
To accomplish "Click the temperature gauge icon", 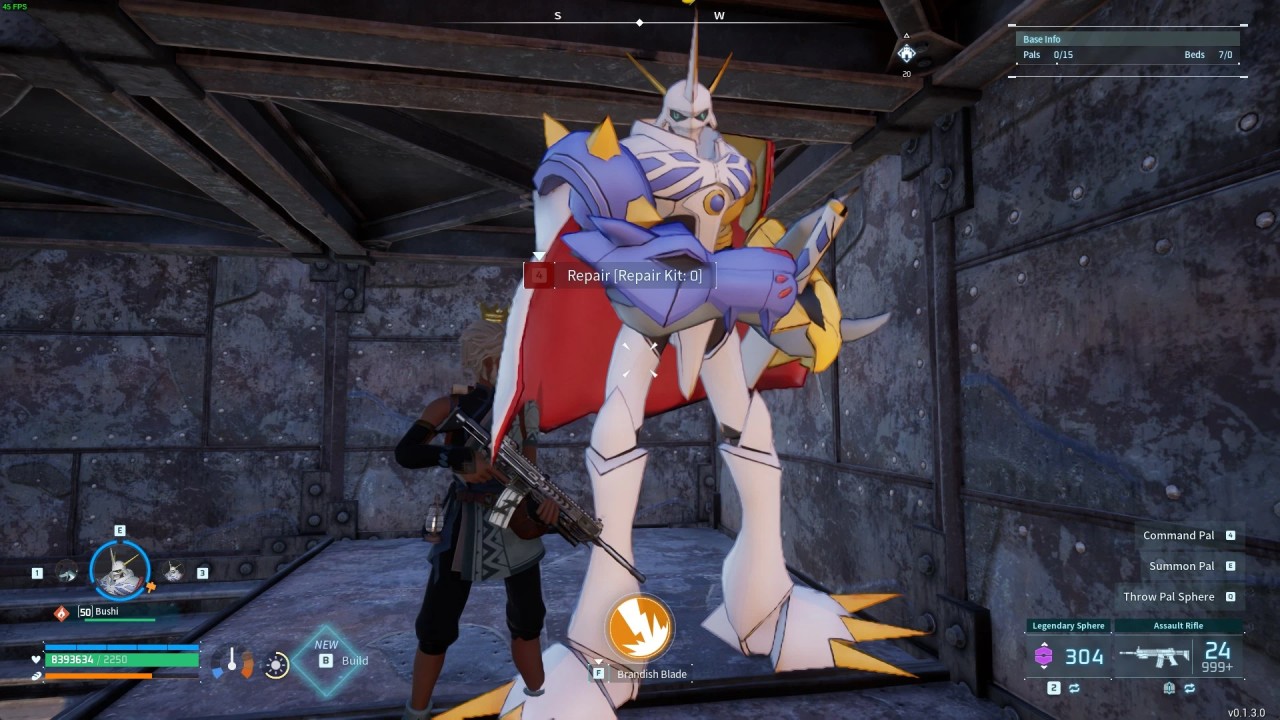I will [x=232, y=662].
